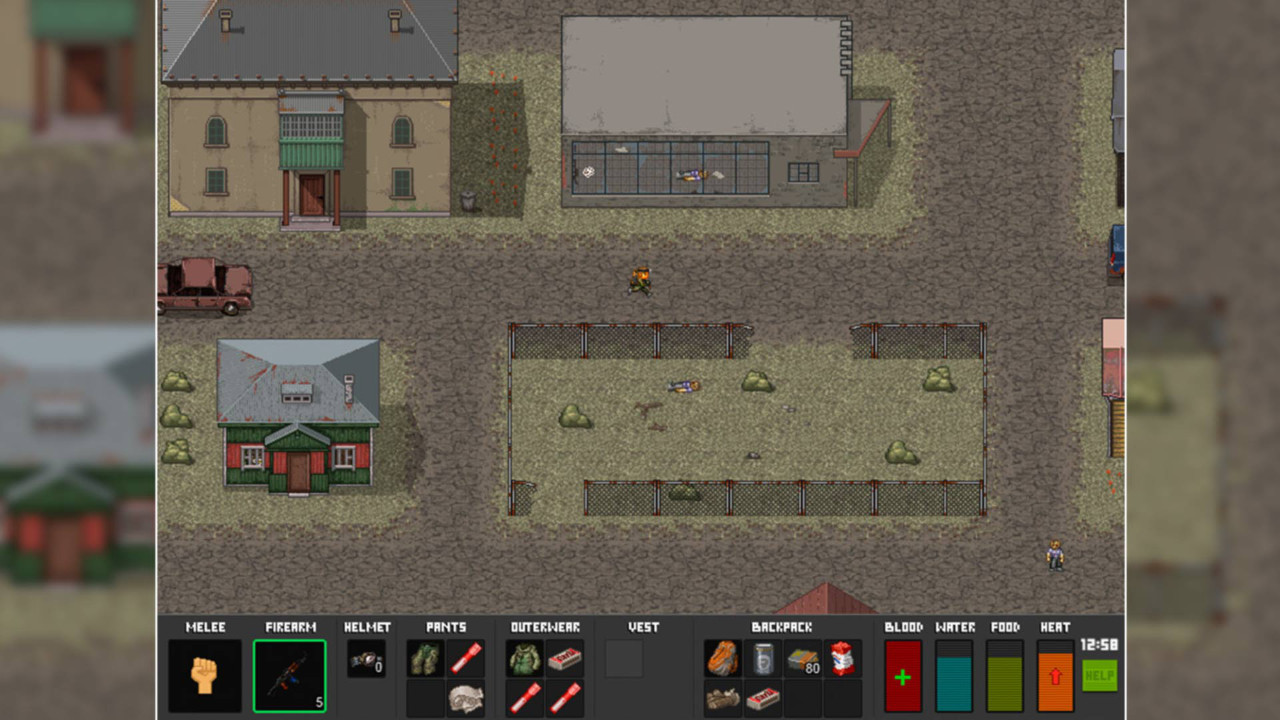
Task: Choose the red and white backpack item
Action: (x=843, y=659)
